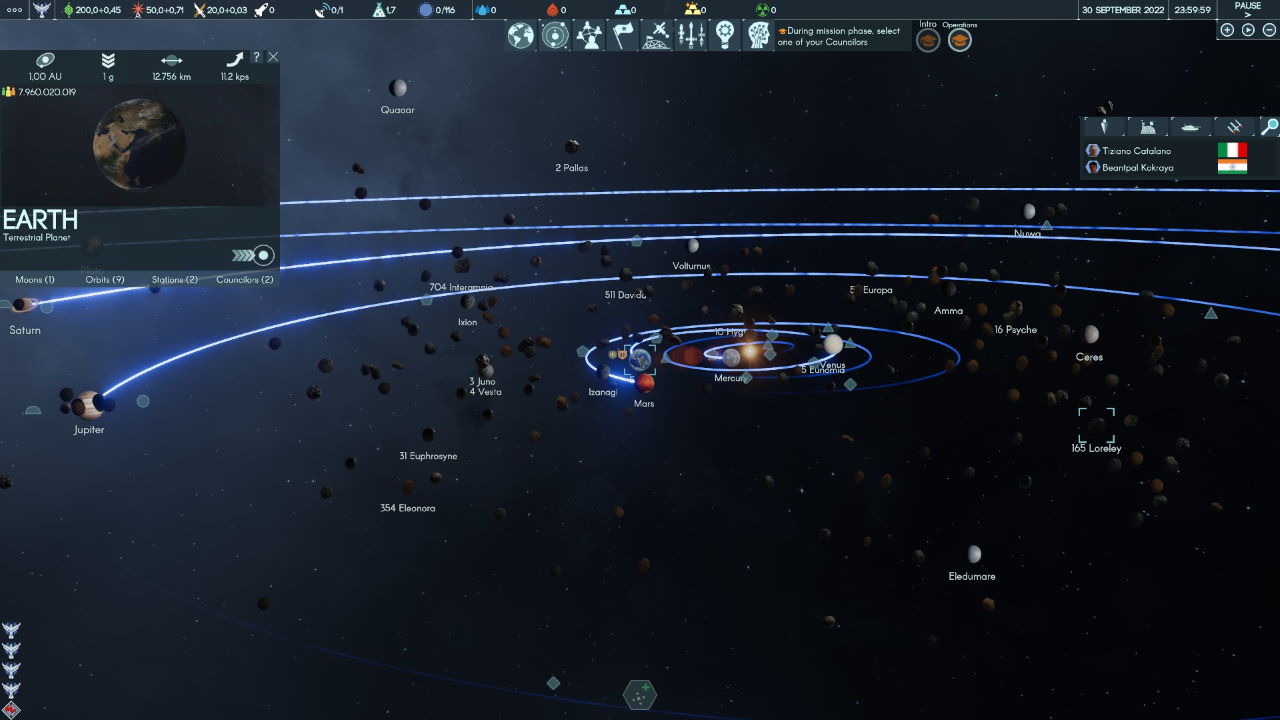Open the Earth globe view icon

[521, 36]
